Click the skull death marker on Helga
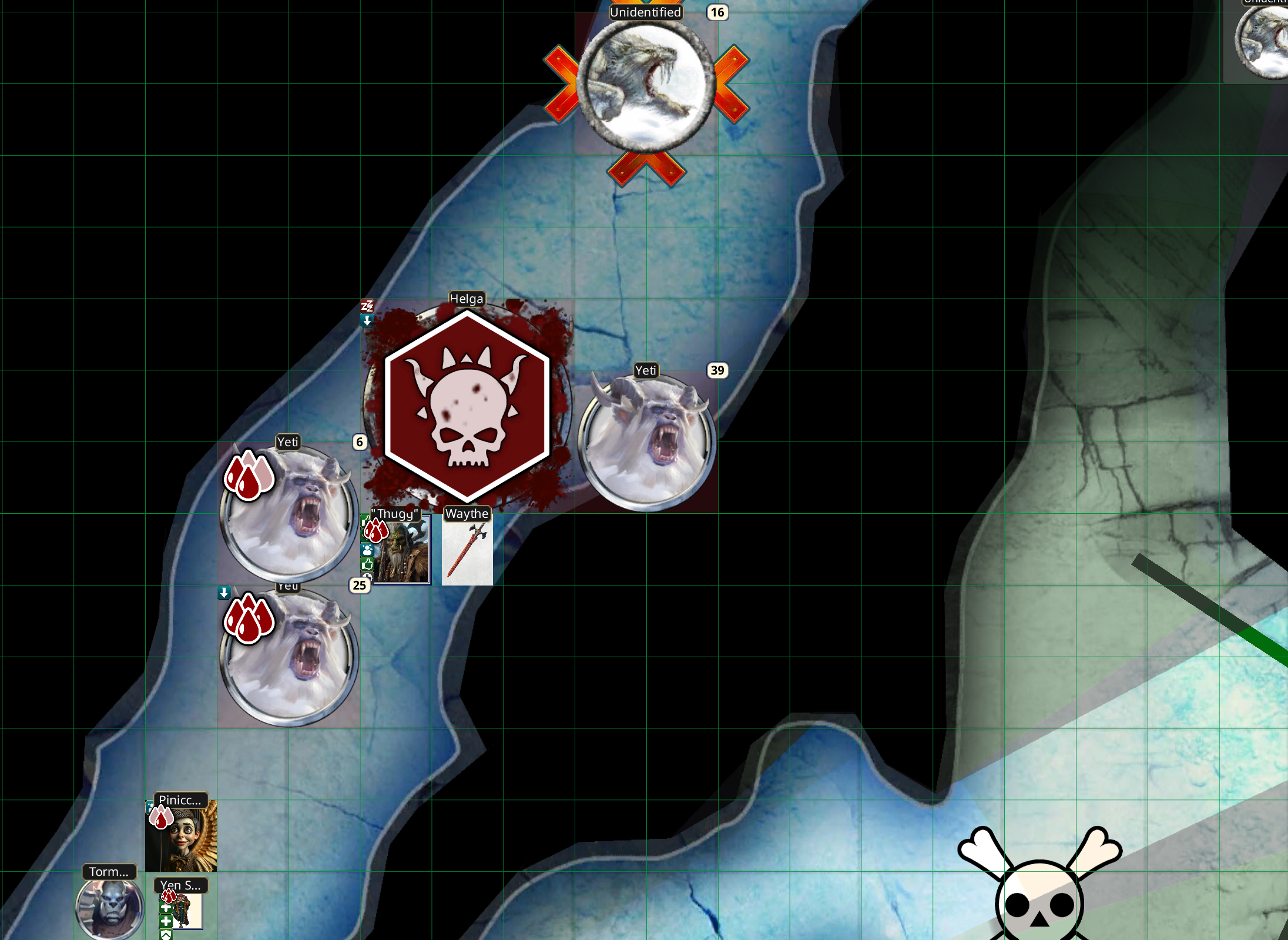This screenshot has height=940, width=1288. point(467,404)
